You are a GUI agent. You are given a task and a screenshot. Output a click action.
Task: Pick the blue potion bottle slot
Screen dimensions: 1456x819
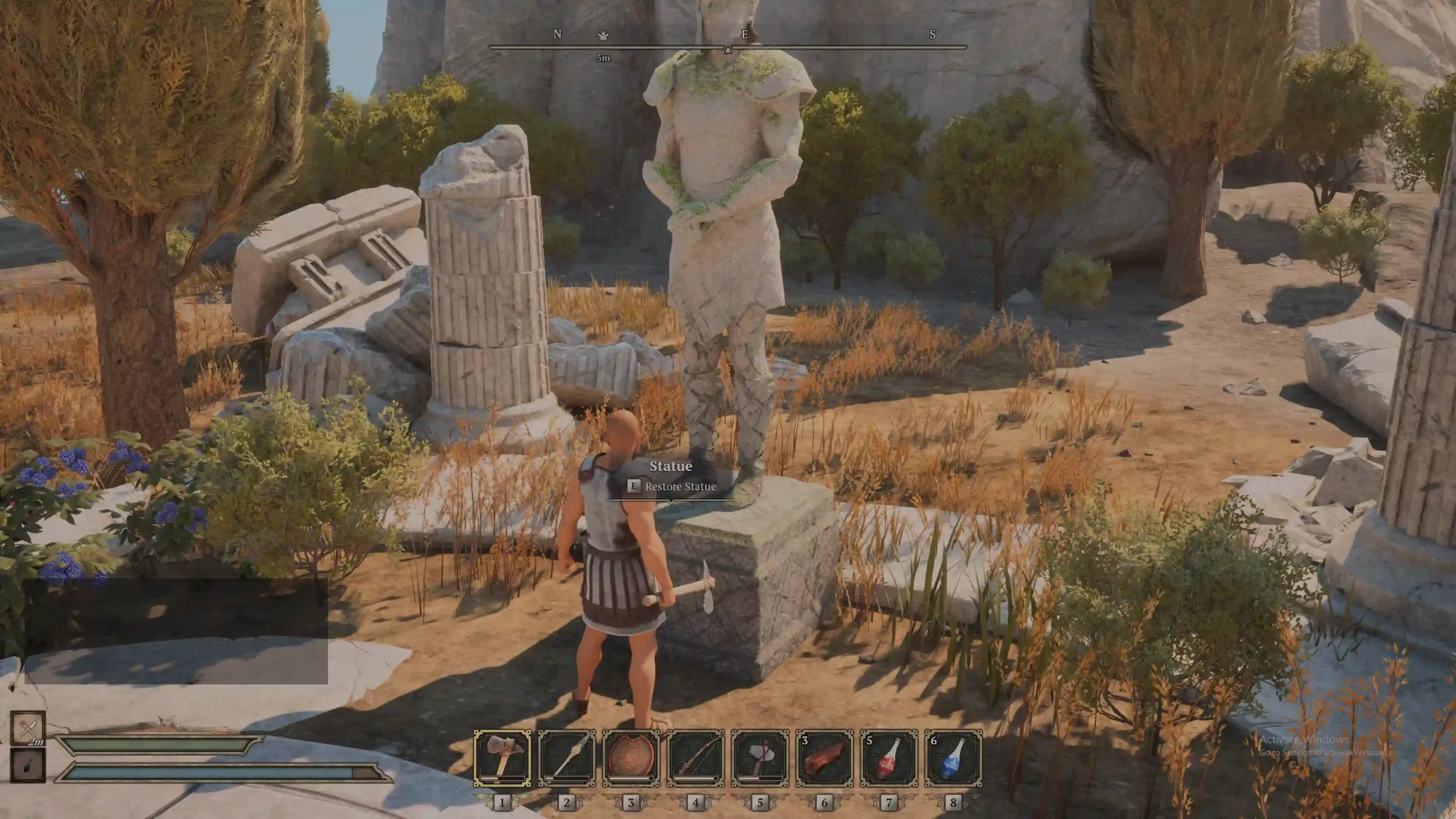pos(953,758)
